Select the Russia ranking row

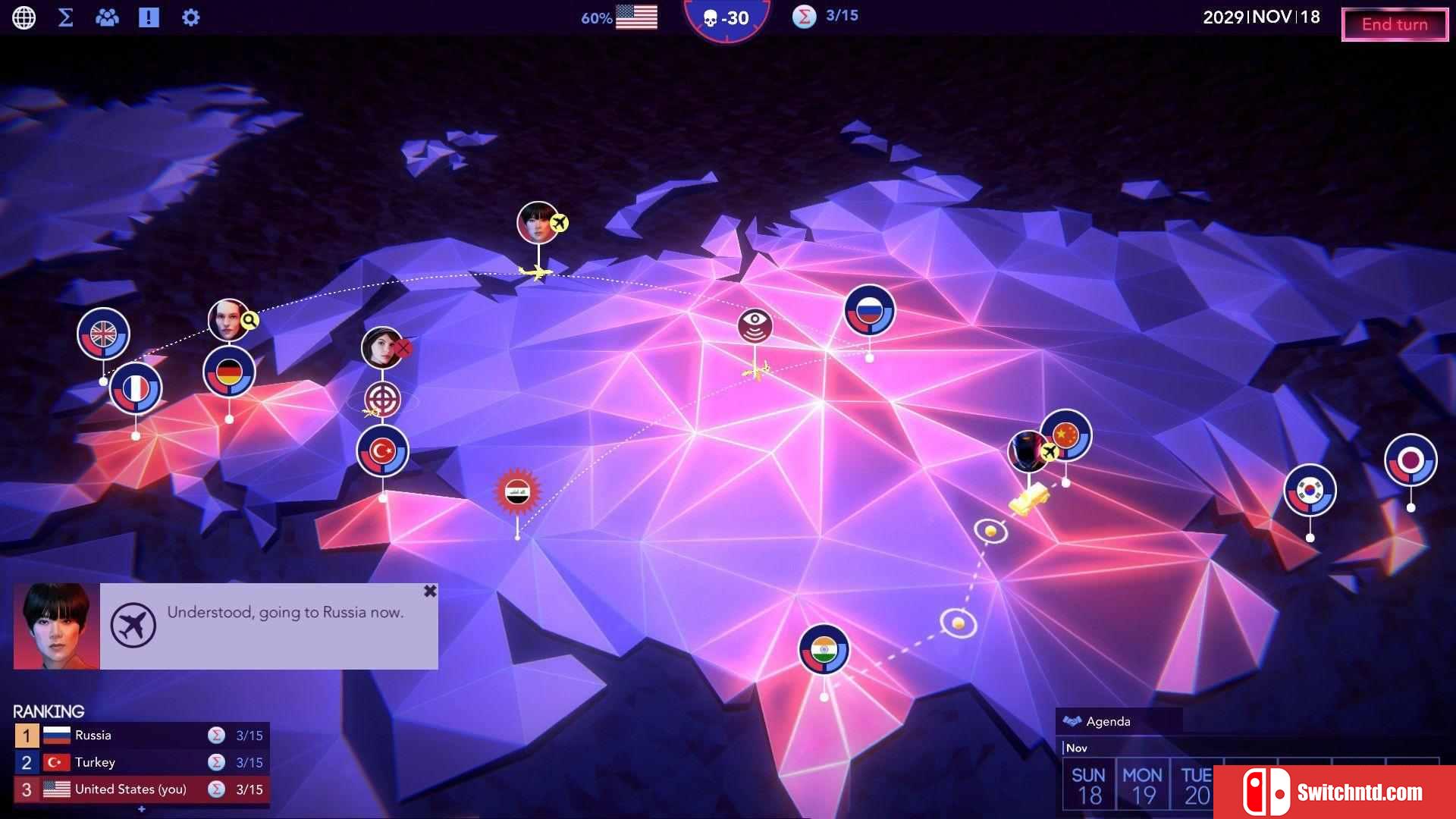click(x=141, y=735)
